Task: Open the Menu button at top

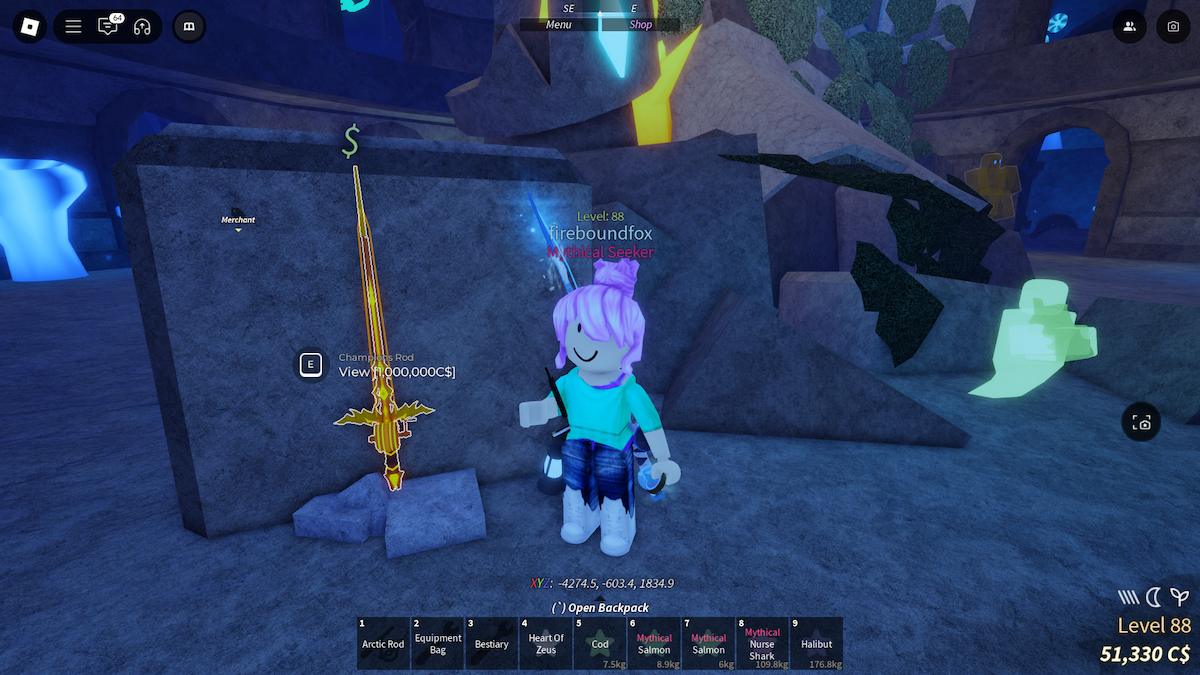Action: (x=558, y=25)
